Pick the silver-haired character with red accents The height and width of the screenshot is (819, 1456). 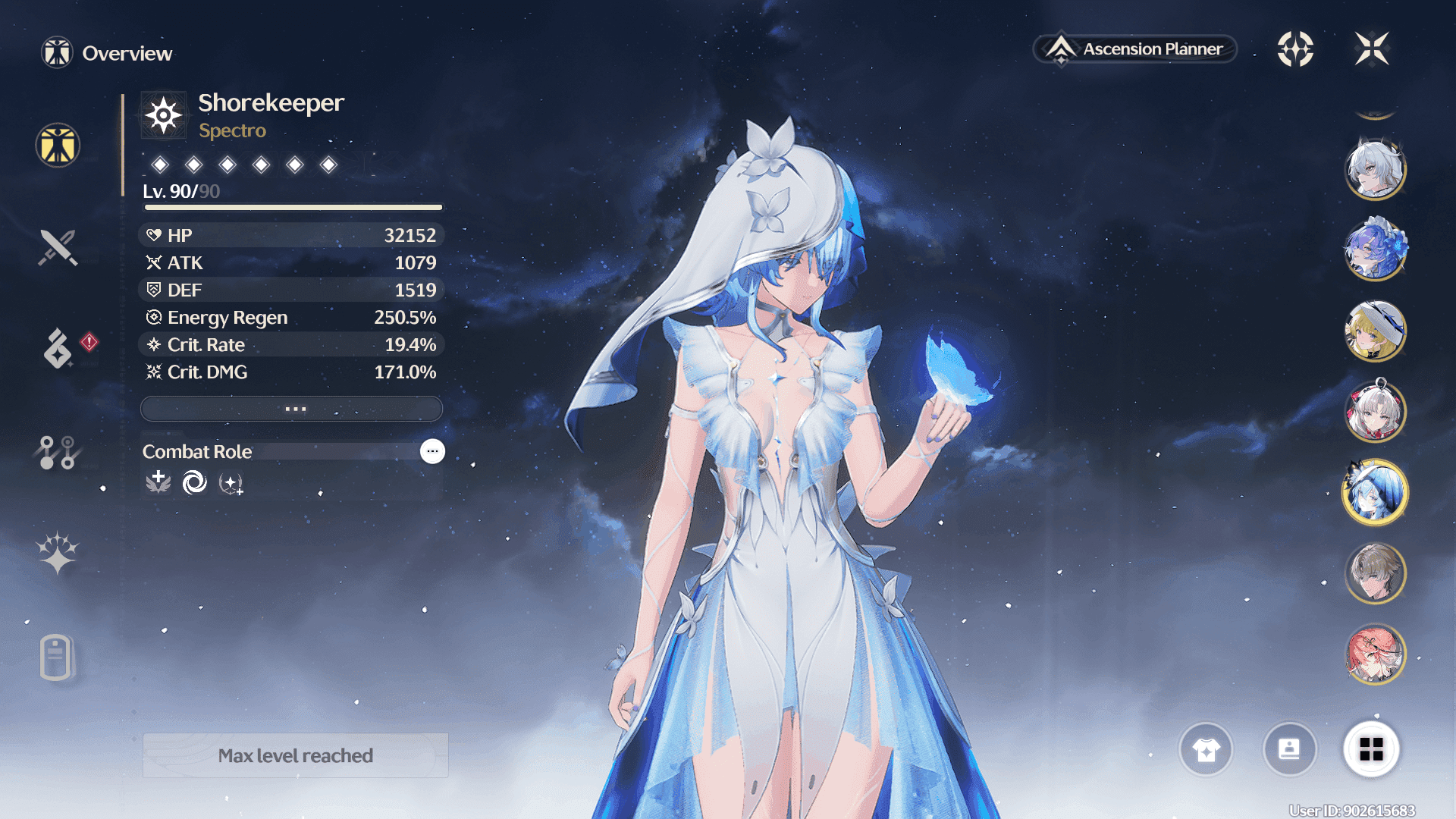pos(1375,411)
